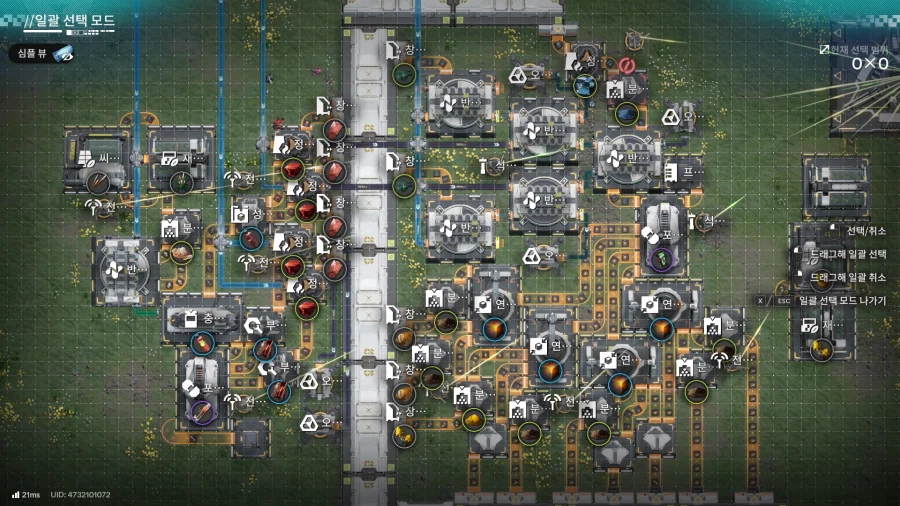Screen dimensions: 900x506
Task: Click the red prohibited-sign status icon
Action: pos(628,65)
